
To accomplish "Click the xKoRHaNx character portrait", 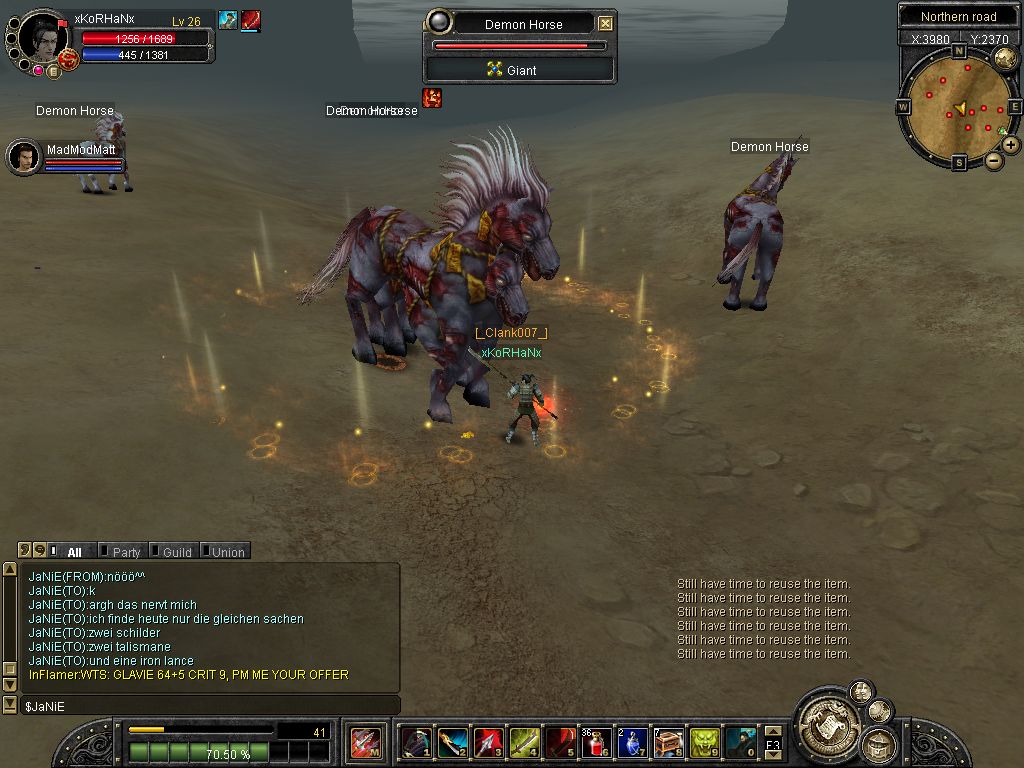I will pos(41,39).
